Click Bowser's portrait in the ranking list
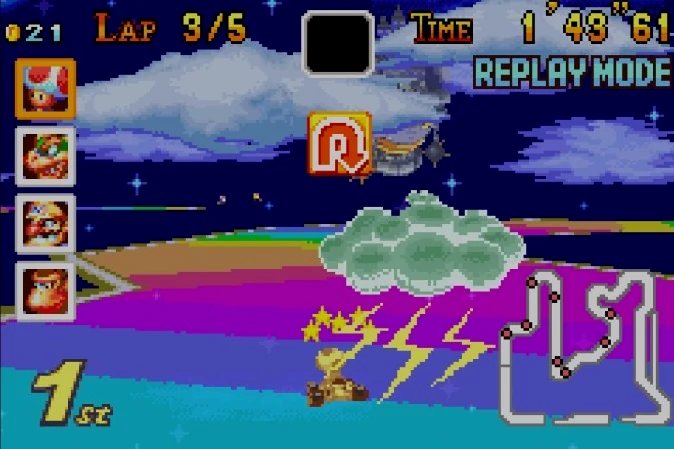 click(45, 156)
